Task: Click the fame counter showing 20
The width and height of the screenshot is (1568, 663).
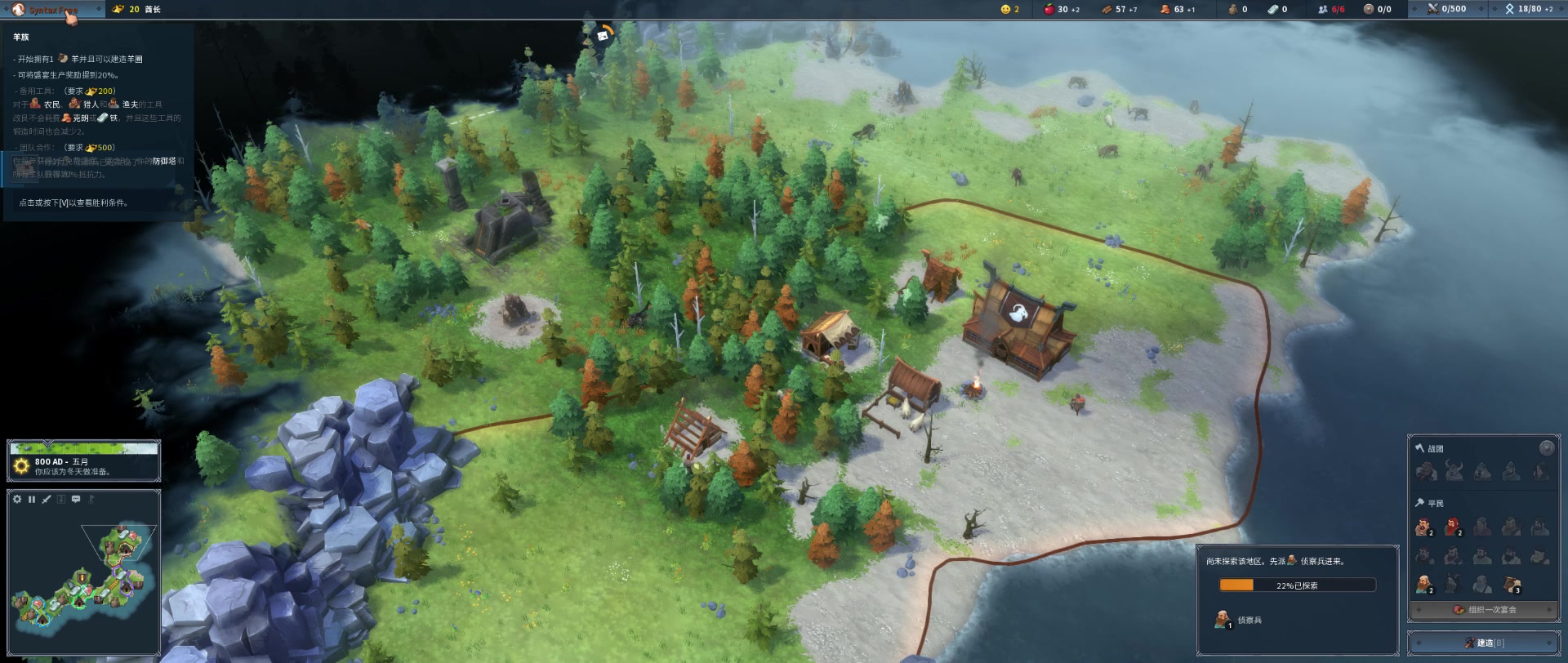Action: pos(135,9)
